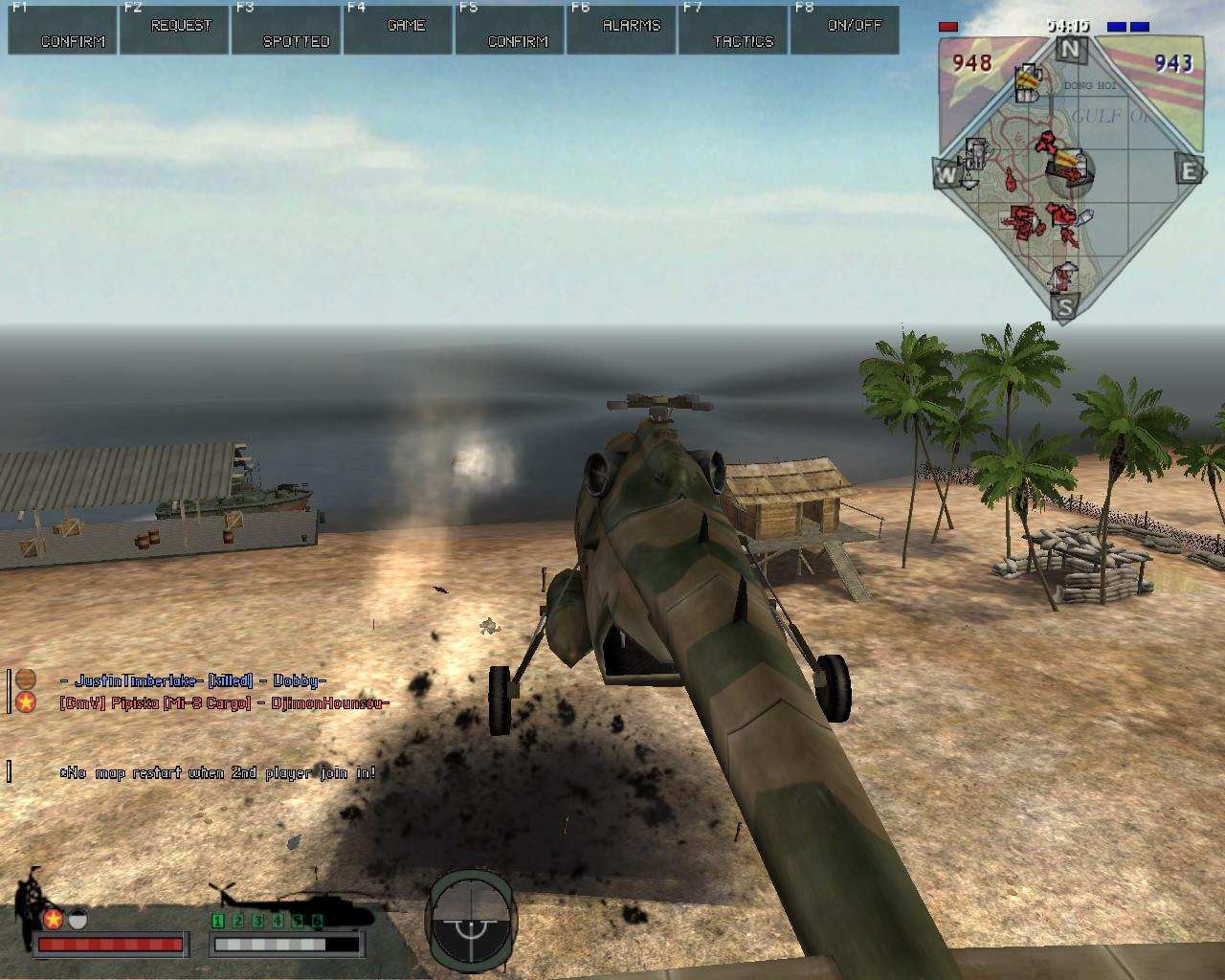Click the red star team icon
Image resolution: width=1225 pixels, height=980 pixels.
pos(53,919)
